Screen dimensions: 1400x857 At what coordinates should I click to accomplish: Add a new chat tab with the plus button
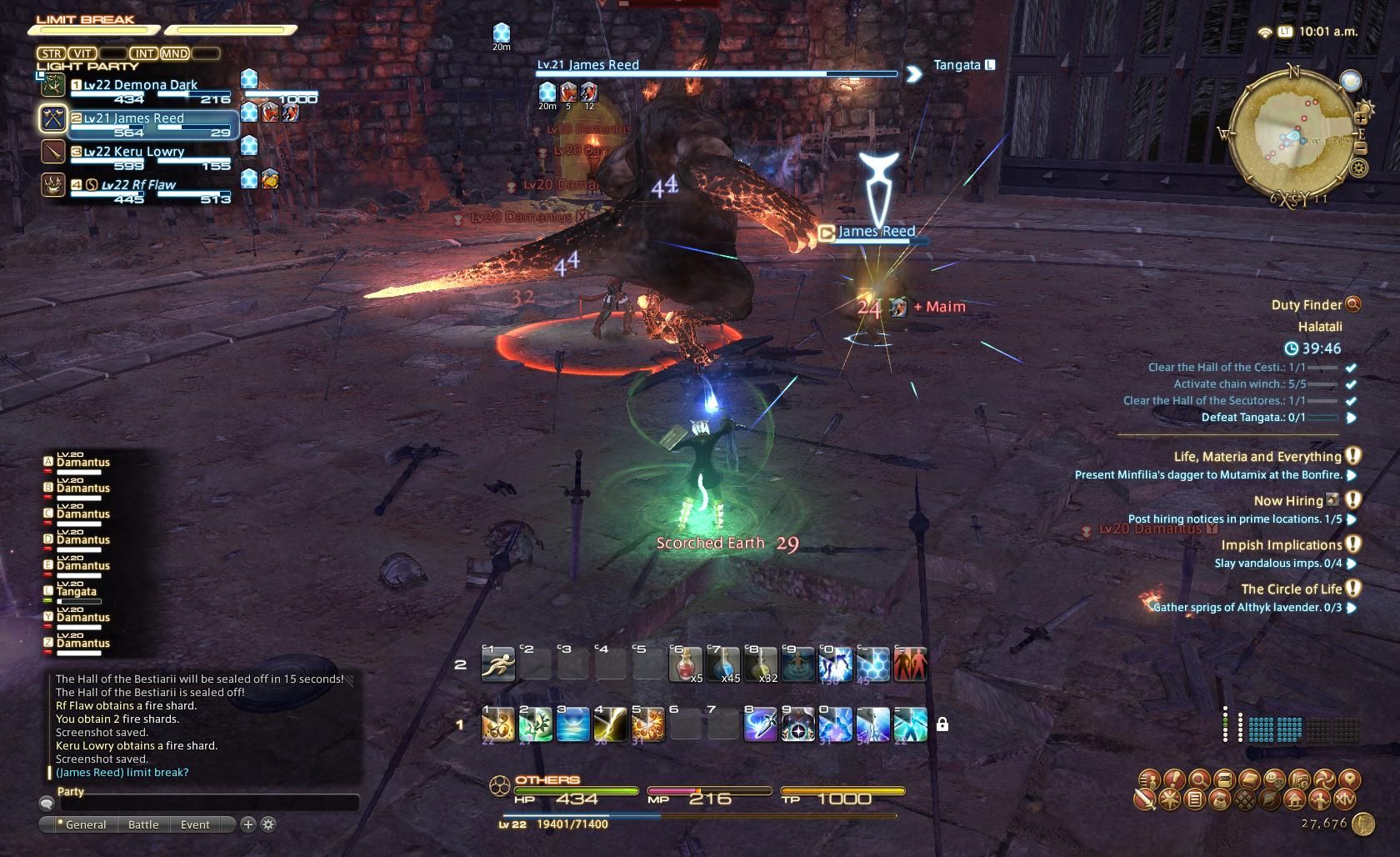click(247, 824)
